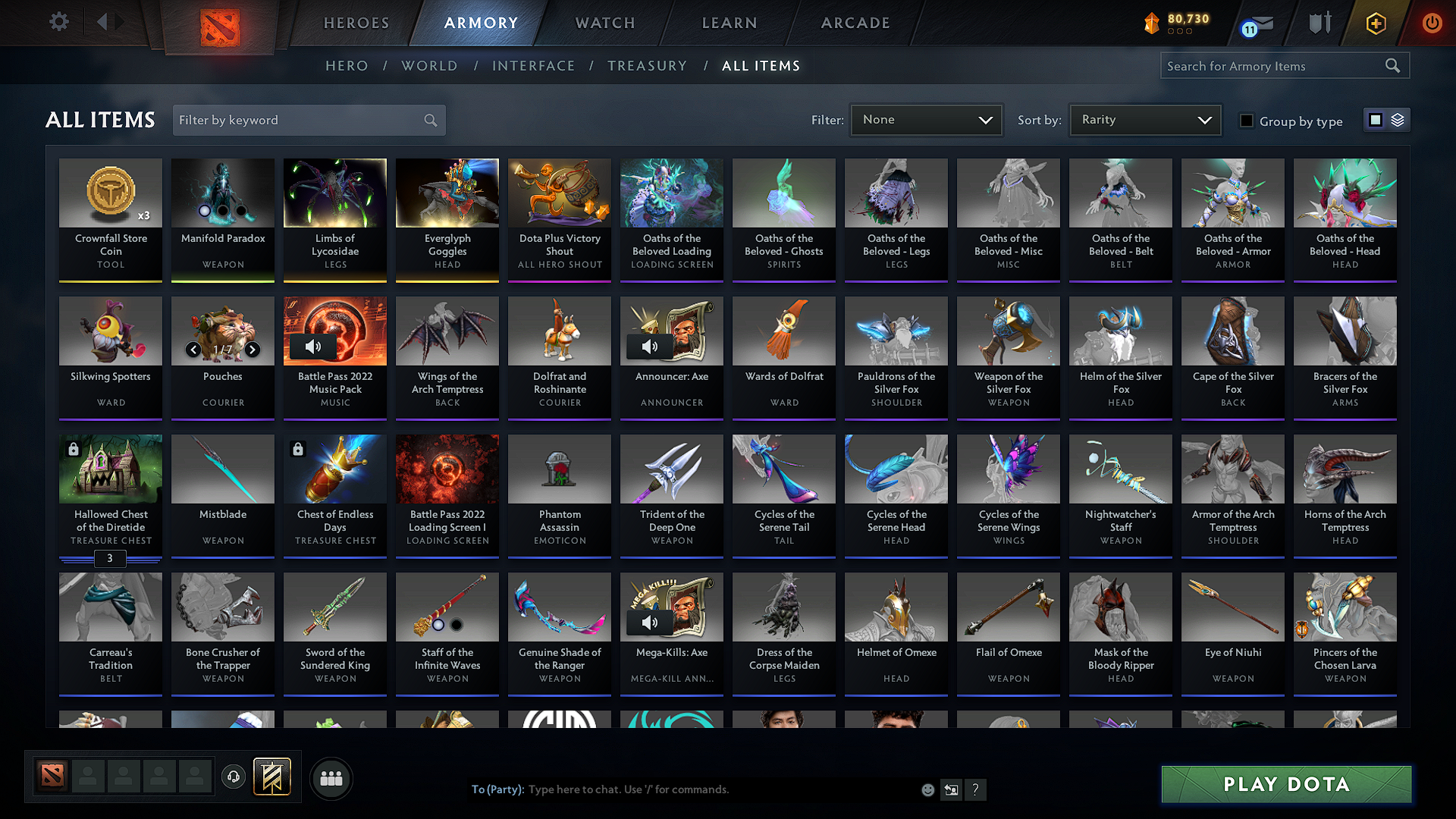This screenshot has width=1456, height=819.
Task: Switch to the TREASURY tab
Action: coord(647,66)
